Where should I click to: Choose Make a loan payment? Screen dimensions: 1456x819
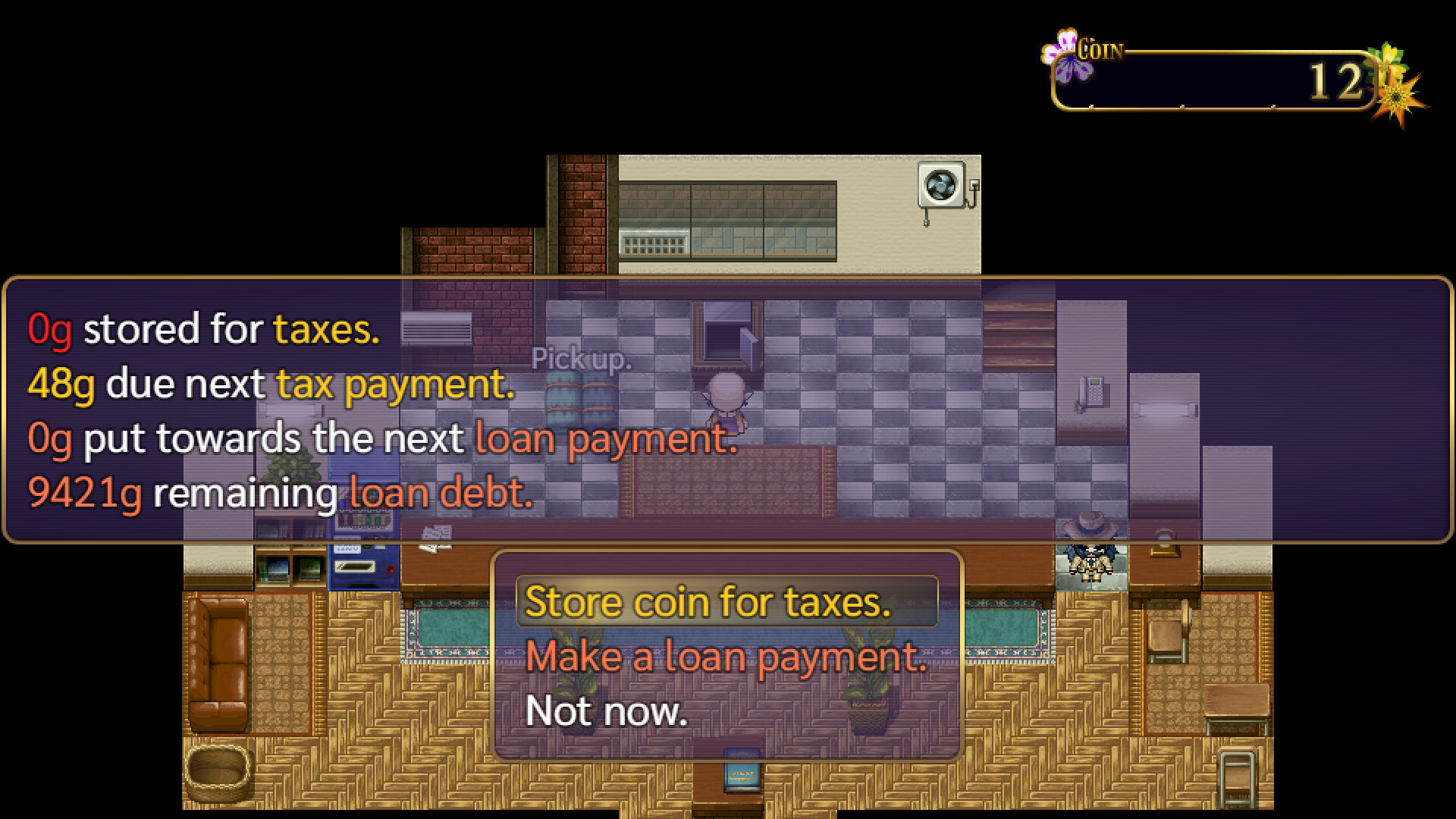pos(728,657)
